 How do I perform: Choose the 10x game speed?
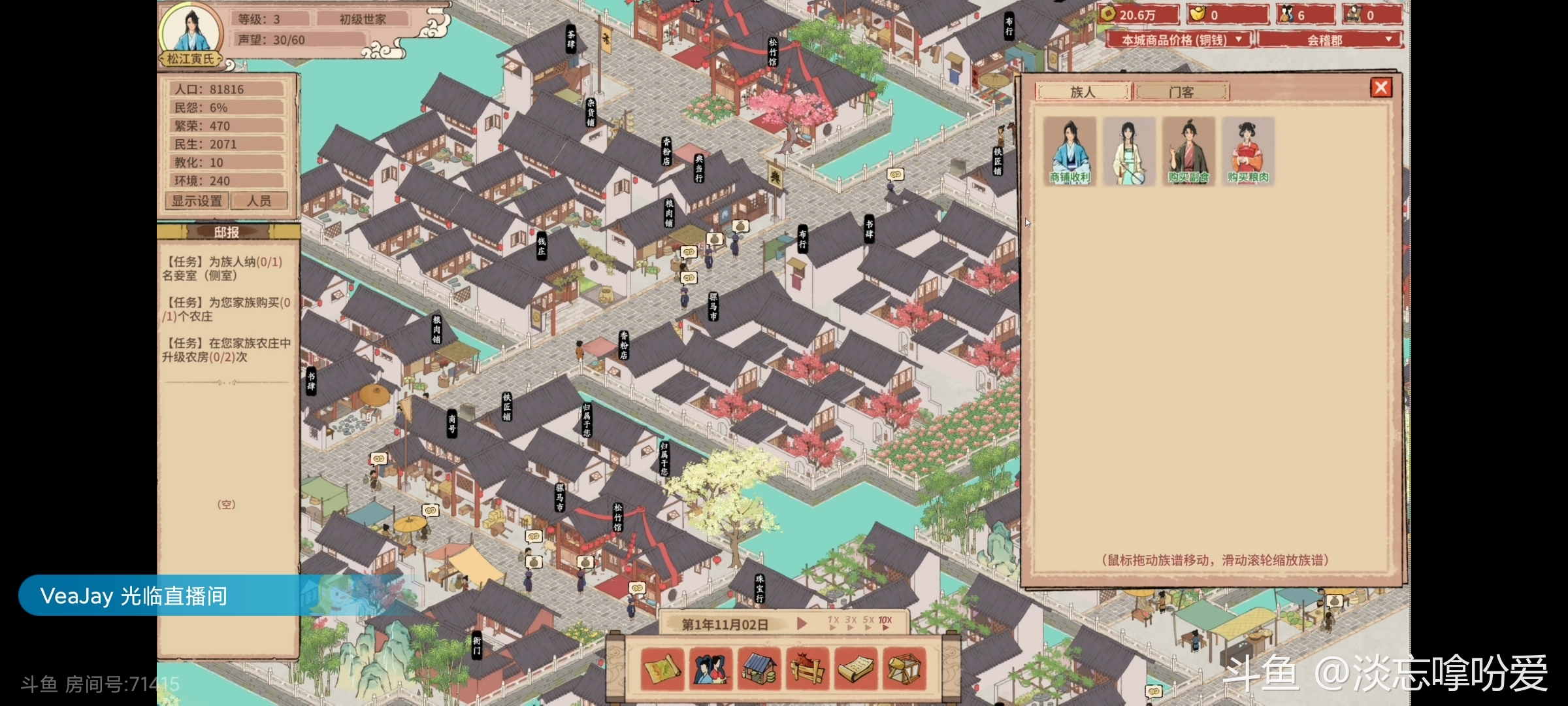pos(885,623)
